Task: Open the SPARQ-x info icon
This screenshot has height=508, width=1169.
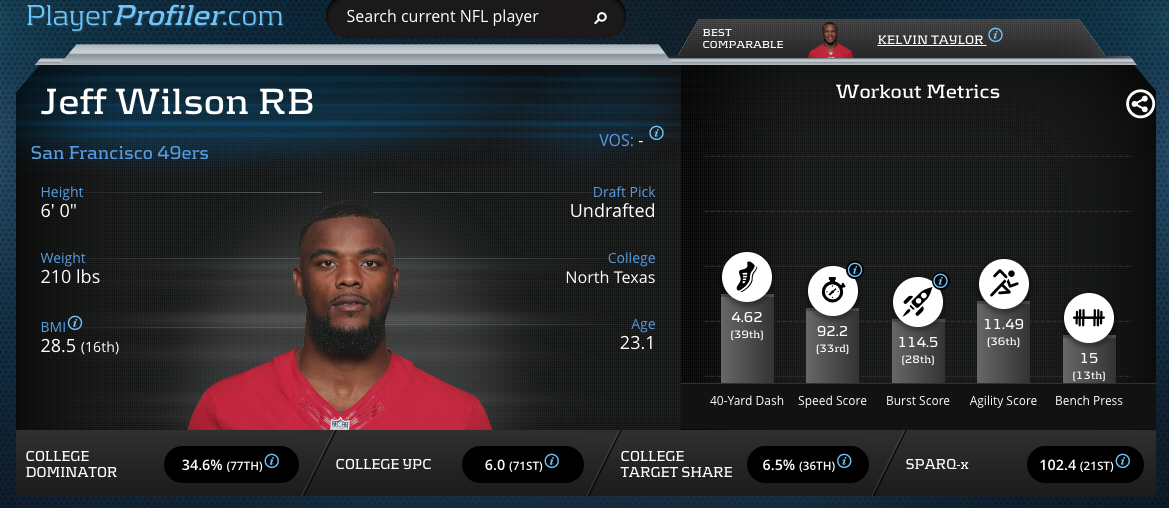Action: coord(1123,462)
